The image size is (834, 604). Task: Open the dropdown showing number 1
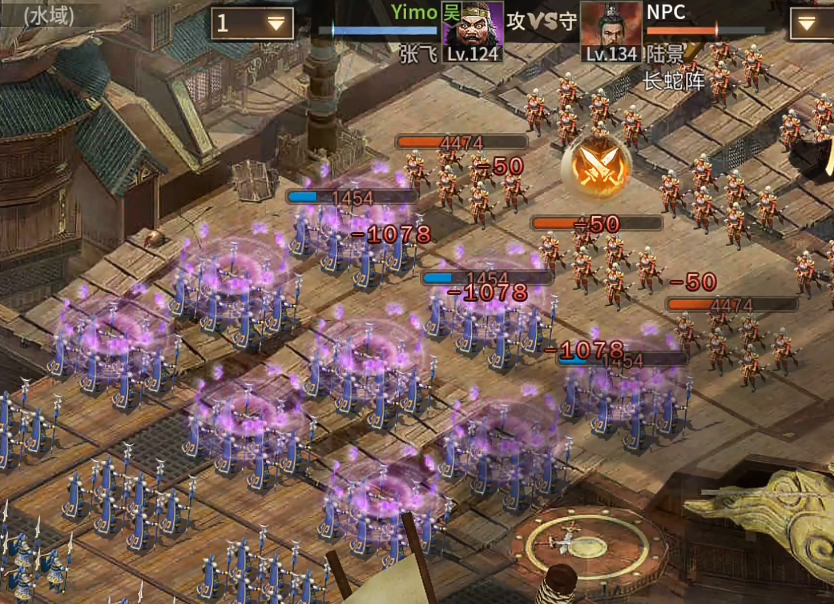coord(252,23)
